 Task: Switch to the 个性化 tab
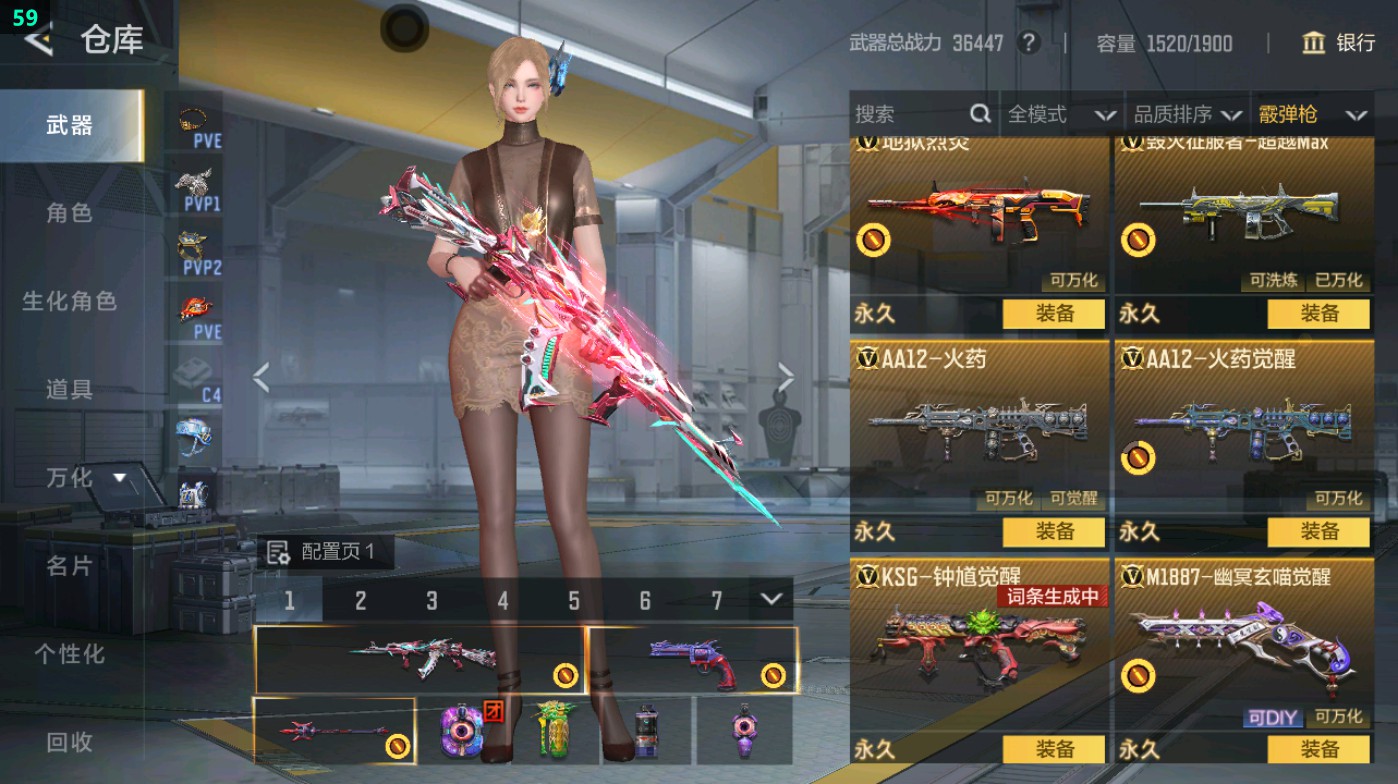click(x=69, y=654)
